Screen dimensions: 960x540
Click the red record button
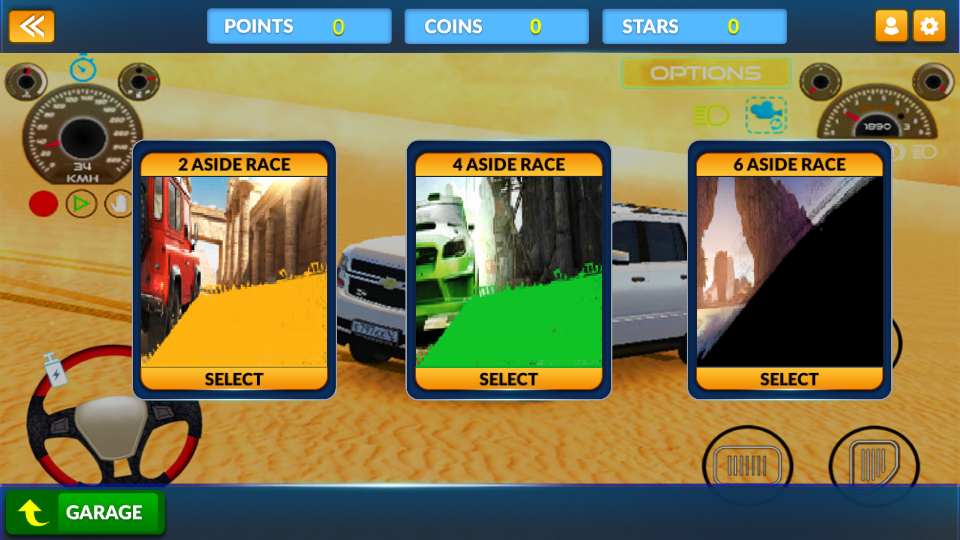43,204
